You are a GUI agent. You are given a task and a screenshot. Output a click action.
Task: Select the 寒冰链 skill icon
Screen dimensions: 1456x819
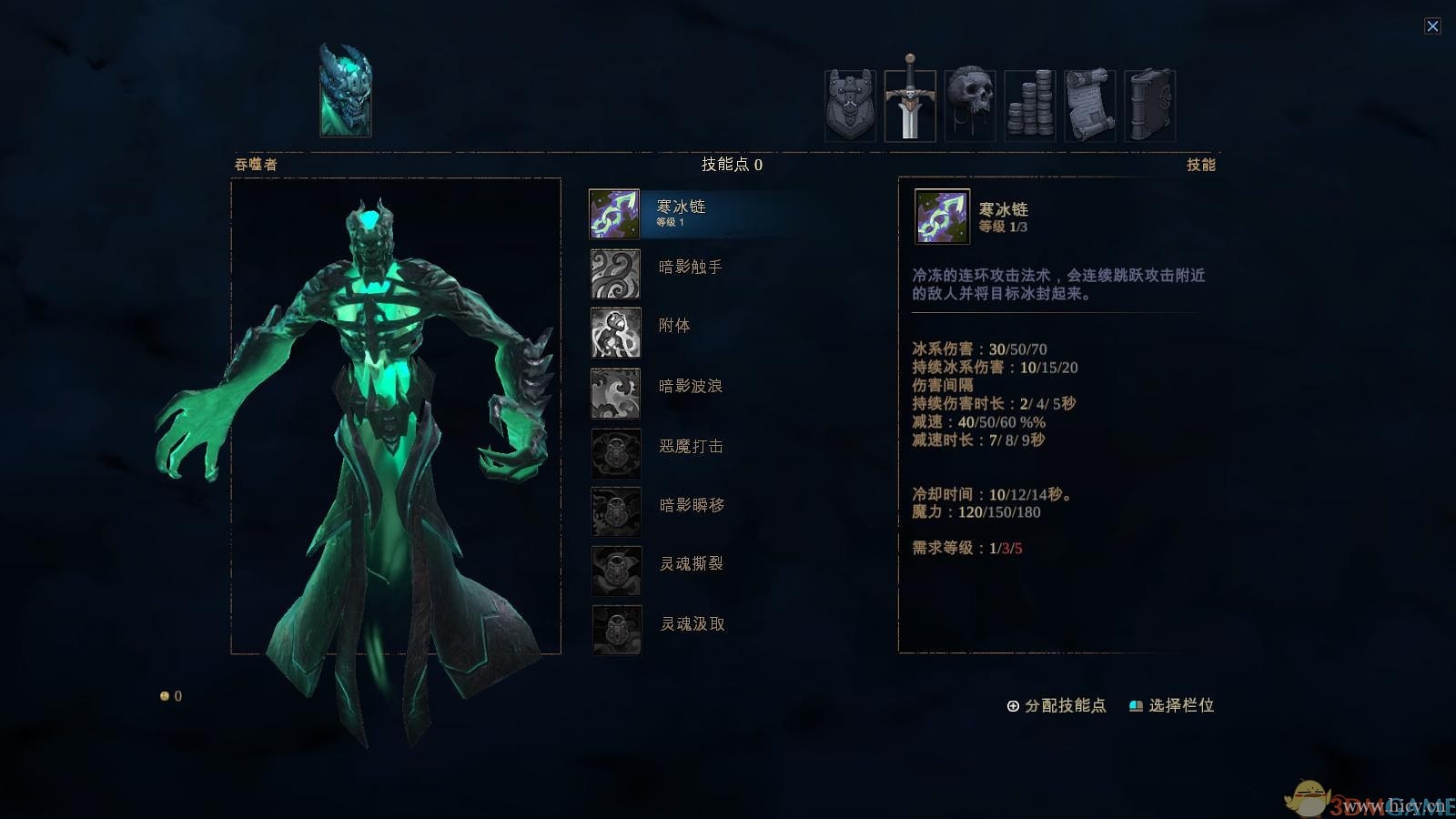(615, 211)
